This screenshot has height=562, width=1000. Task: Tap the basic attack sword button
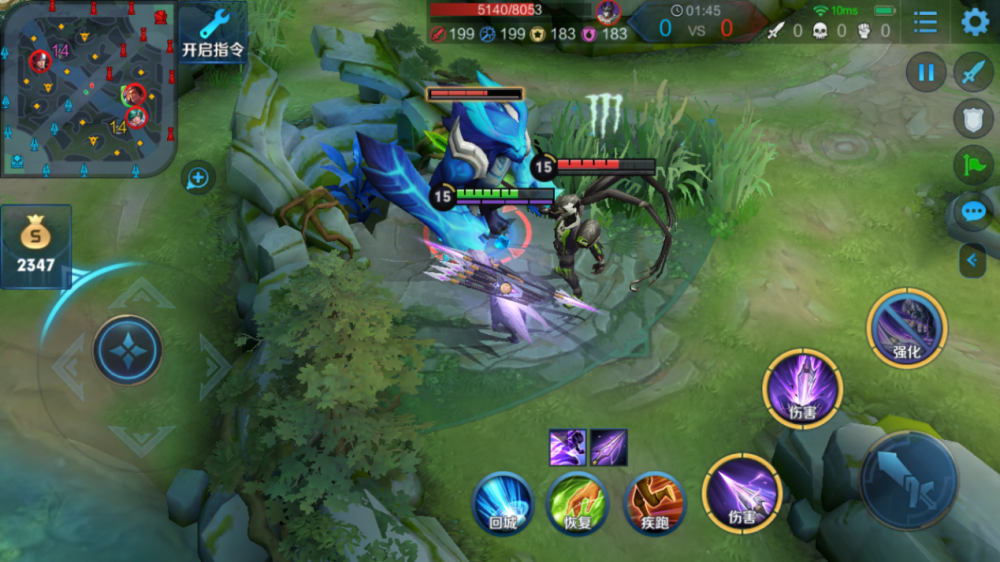pos(910,481)
